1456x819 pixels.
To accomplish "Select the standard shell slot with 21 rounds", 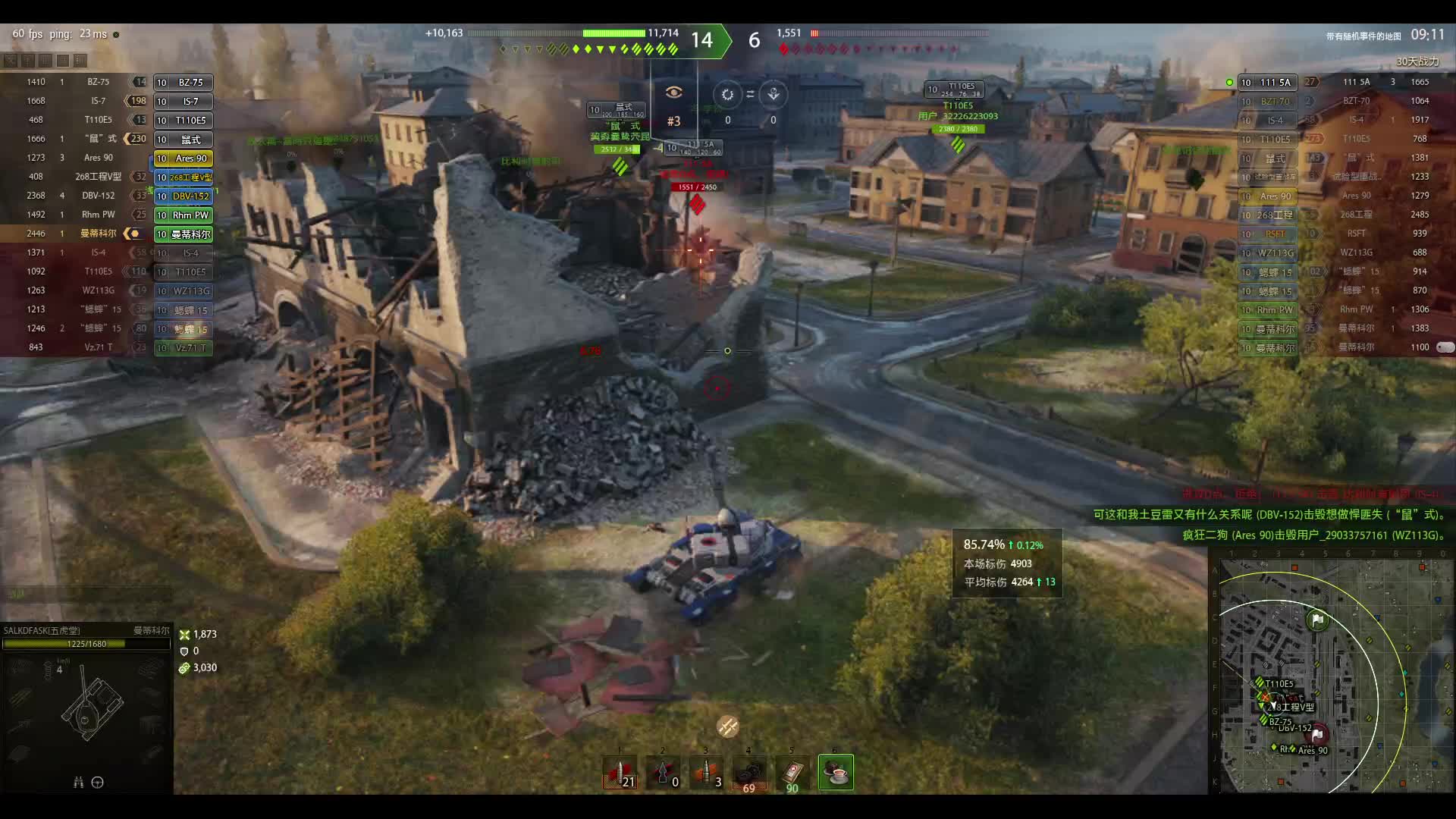I will tap(620, 773).
